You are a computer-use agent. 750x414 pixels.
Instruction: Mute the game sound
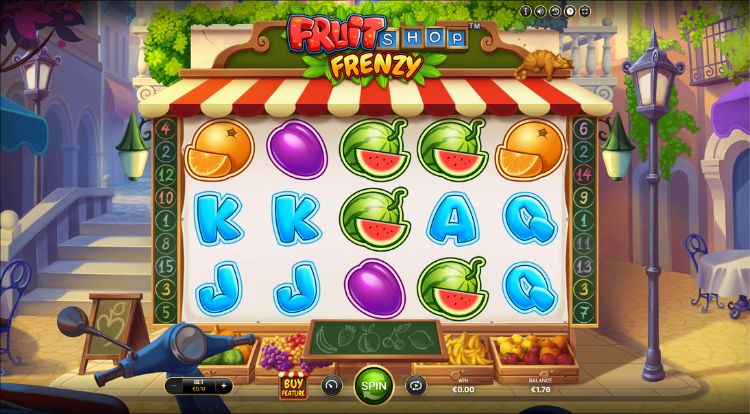click(540, 12)
